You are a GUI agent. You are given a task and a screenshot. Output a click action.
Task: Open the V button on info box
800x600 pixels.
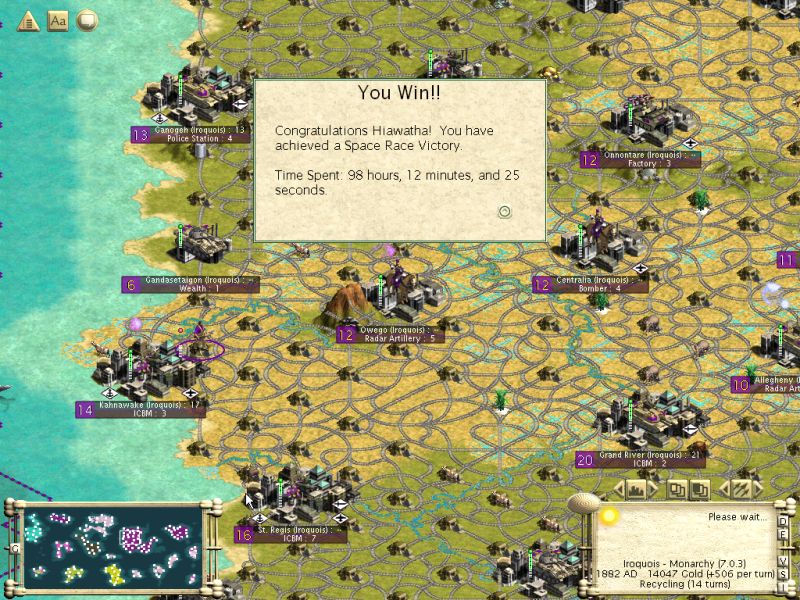pos(783,563)
